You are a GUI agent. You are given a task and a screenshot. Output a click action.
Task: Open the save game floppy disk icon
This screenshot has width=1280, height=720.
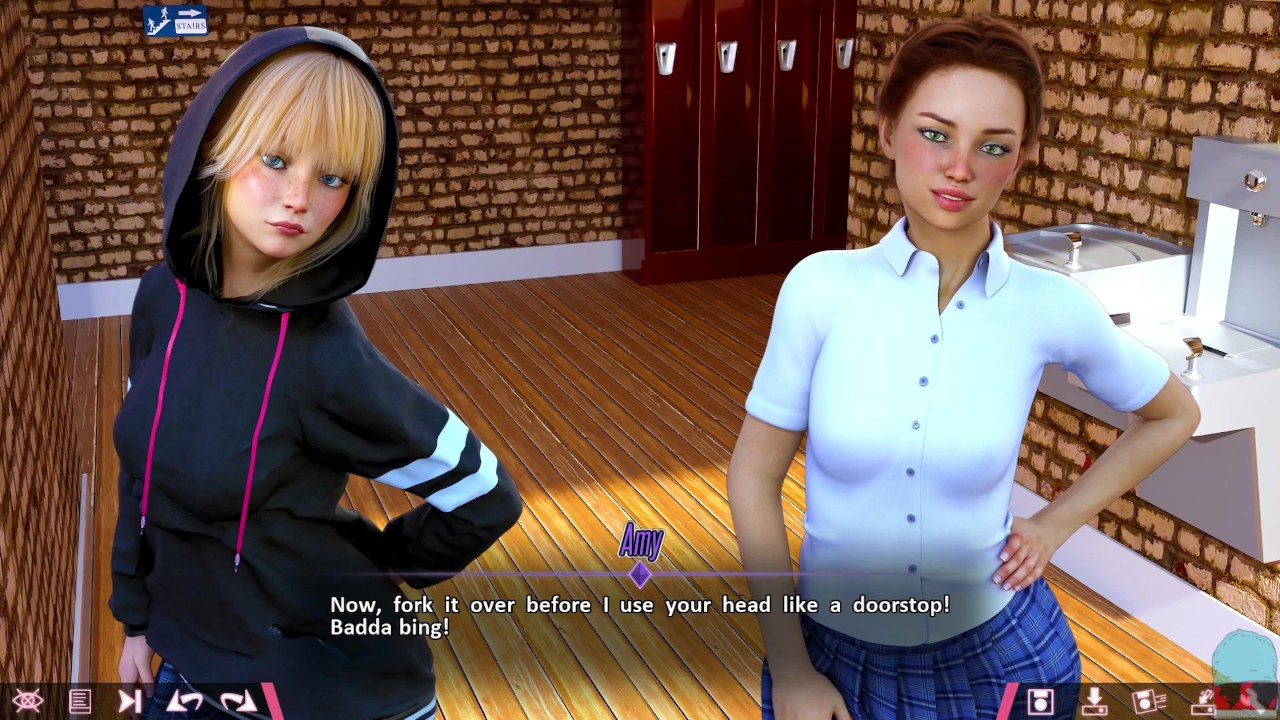(x=1041, y=701)
